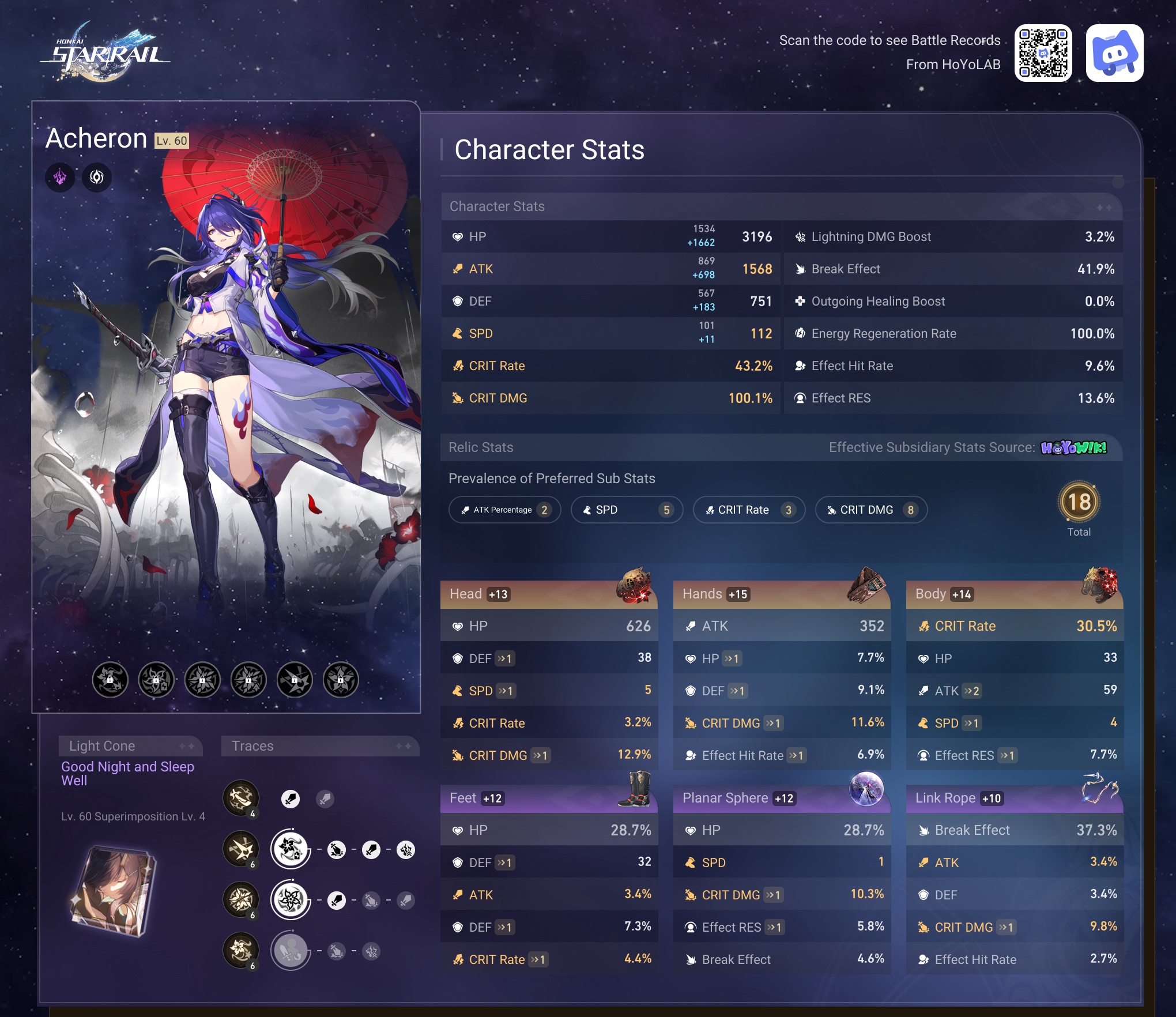1176x1017 pixels.
Task: Toggle the grayed-out trace node in Traces panel
Action: [291, 951]
